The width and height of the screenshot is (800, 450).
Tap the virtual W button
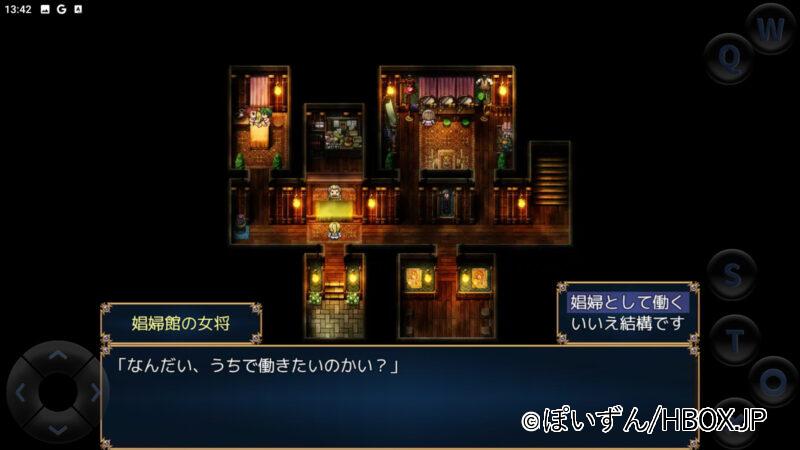(770, 30)
